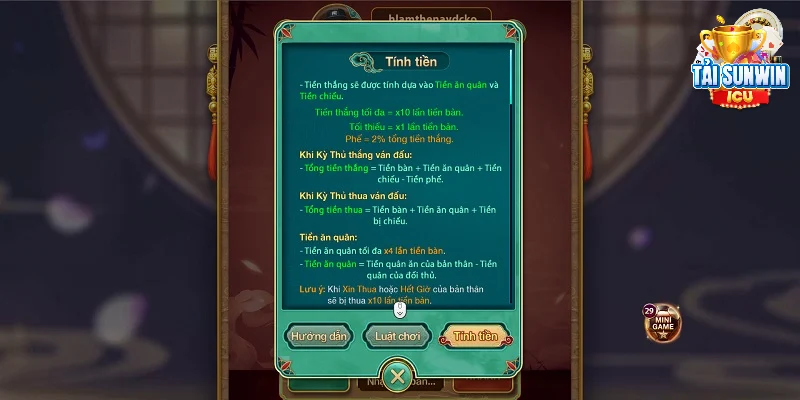
Task: Switch to the Hướng dẫn tab
Action: [x=318, y=336]
